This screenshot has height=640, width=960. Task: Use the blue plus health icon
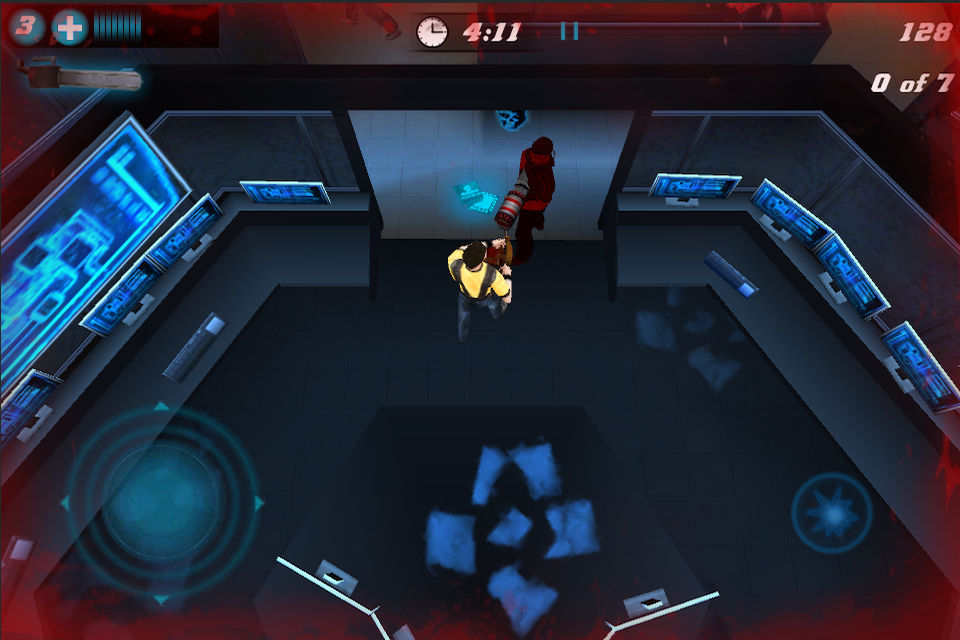tap(70, 27)
